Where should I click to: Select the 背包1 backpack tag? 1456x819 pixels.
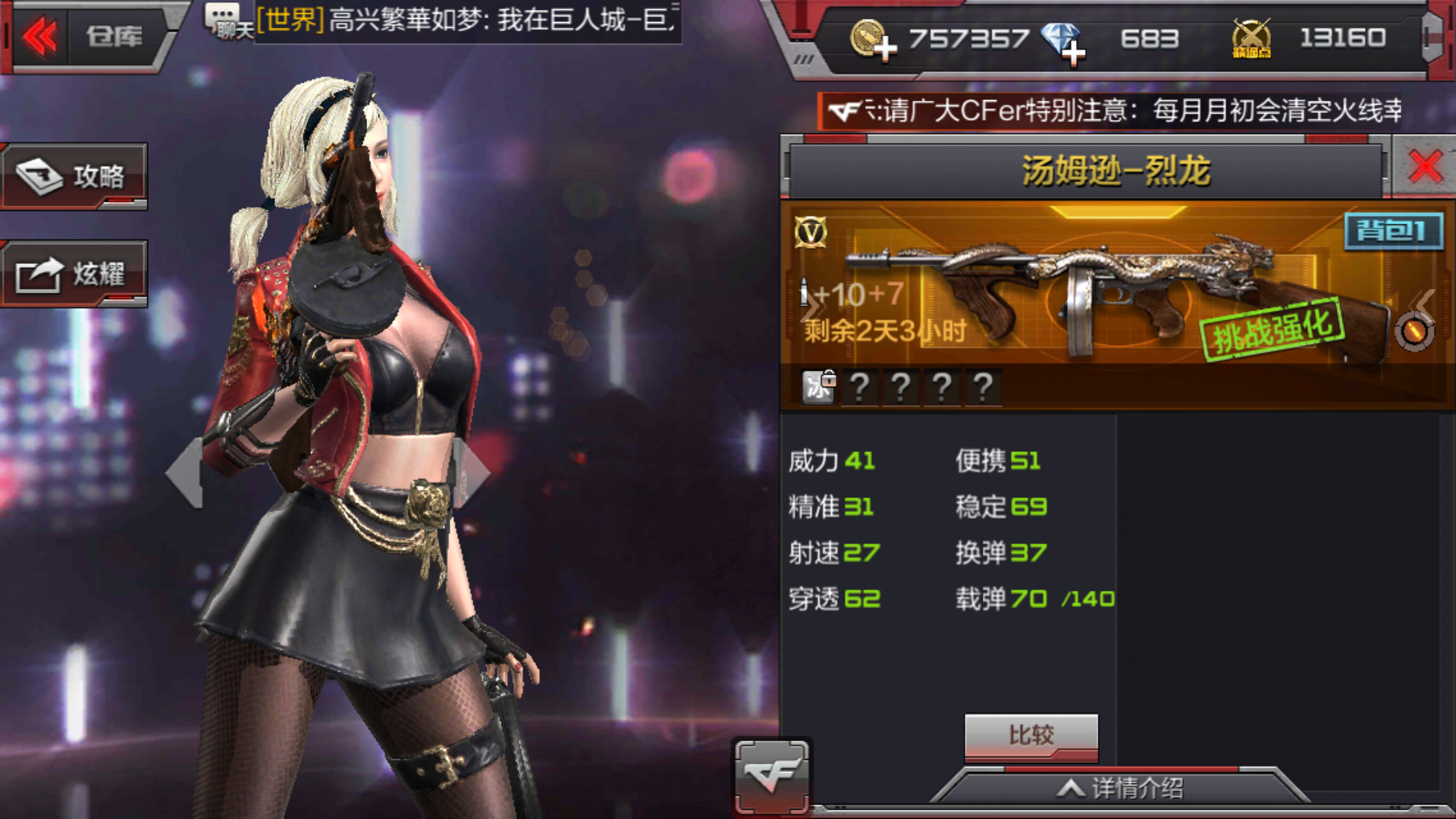point(1393,231)
